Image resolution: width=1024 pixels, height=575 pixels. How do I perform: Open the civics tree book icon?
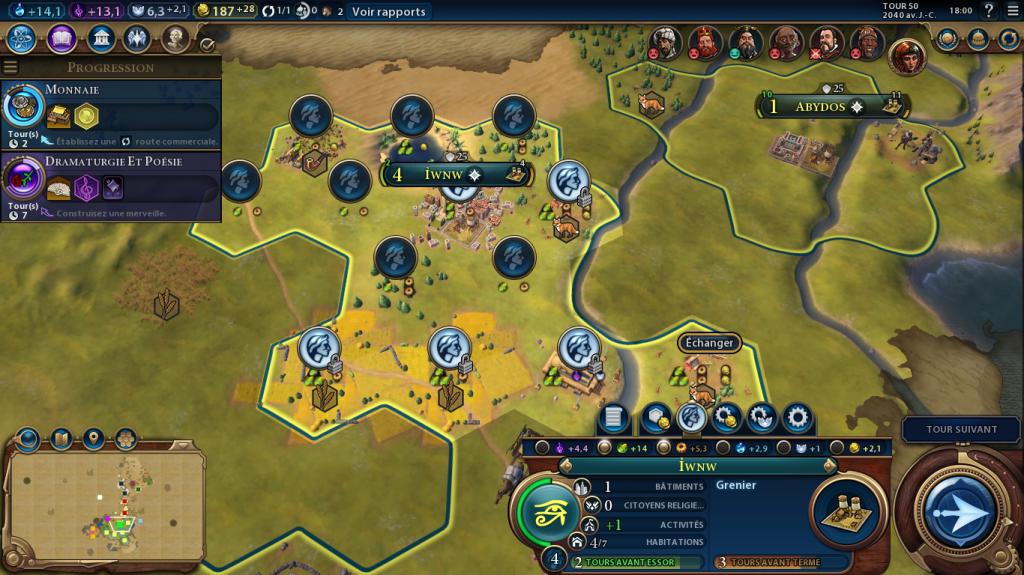click(x=61, y=39)
